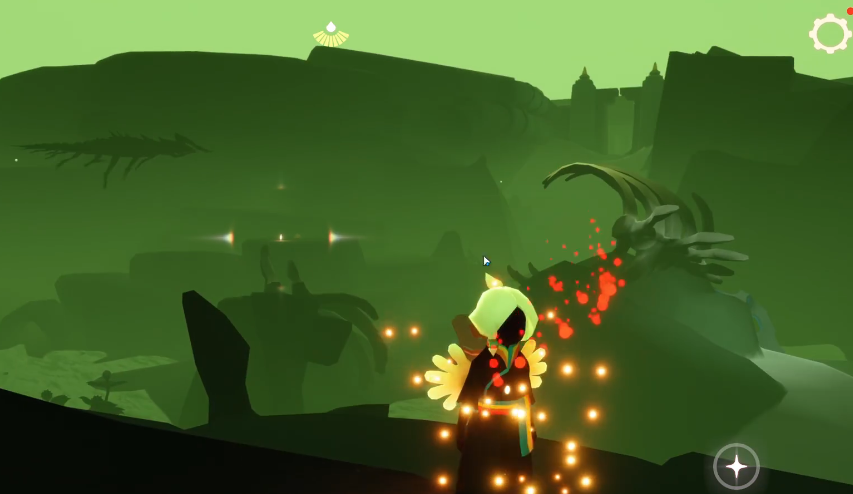This screenshot has width=853, height=494.
Task: Tap the four-point star emote button
Action: click(736, 466)
